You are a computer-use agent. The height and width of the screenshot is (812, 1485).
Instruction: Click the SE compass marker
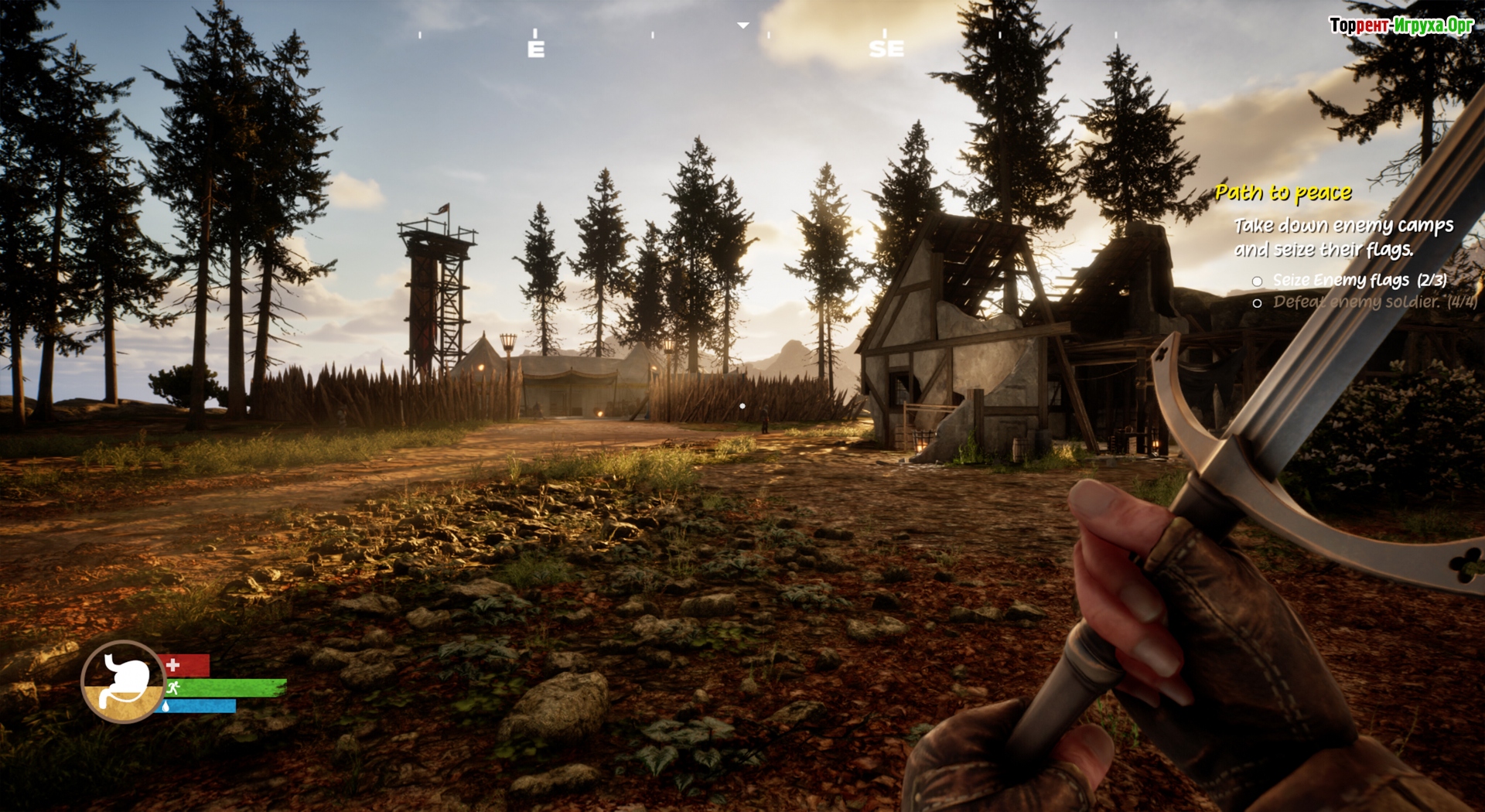click(886, 49)
